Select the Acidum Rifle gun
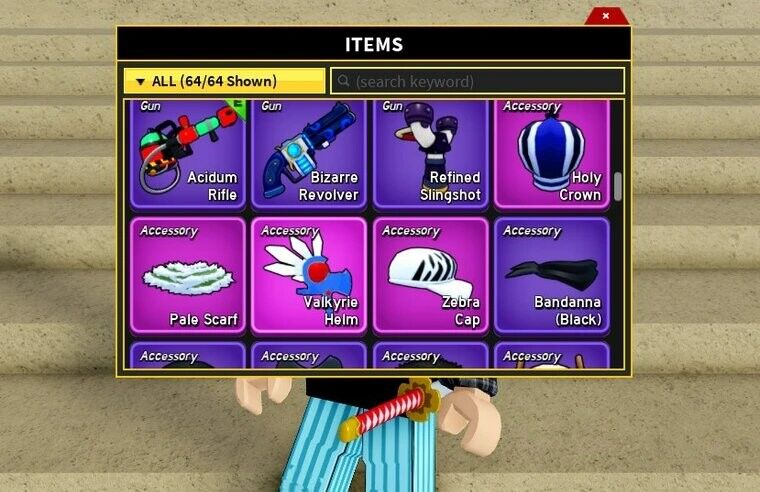The width and height of the screenshot is (760, 492). tap(188, 153)
